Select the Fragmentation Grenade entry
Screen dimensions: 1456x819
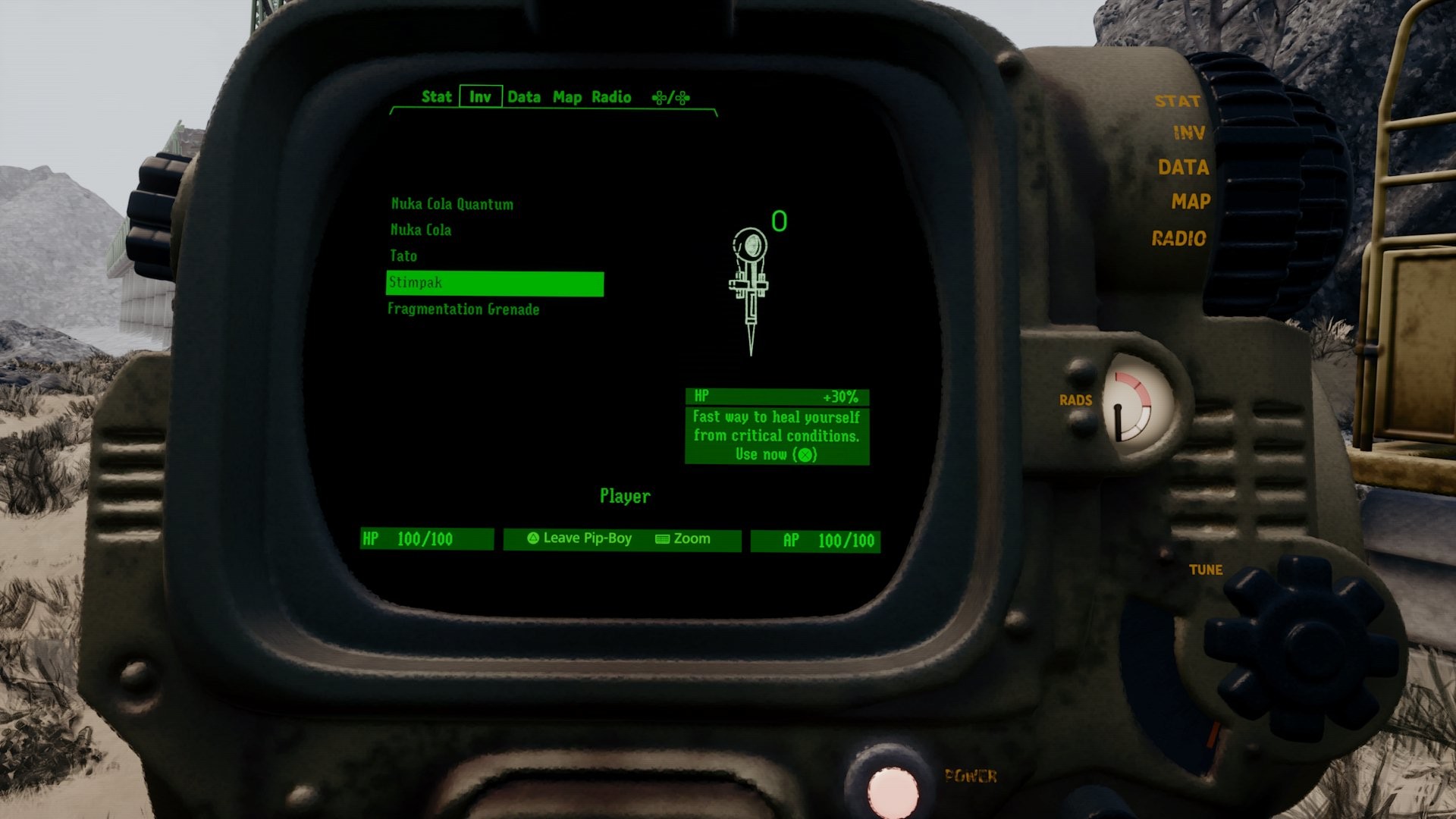463,309
